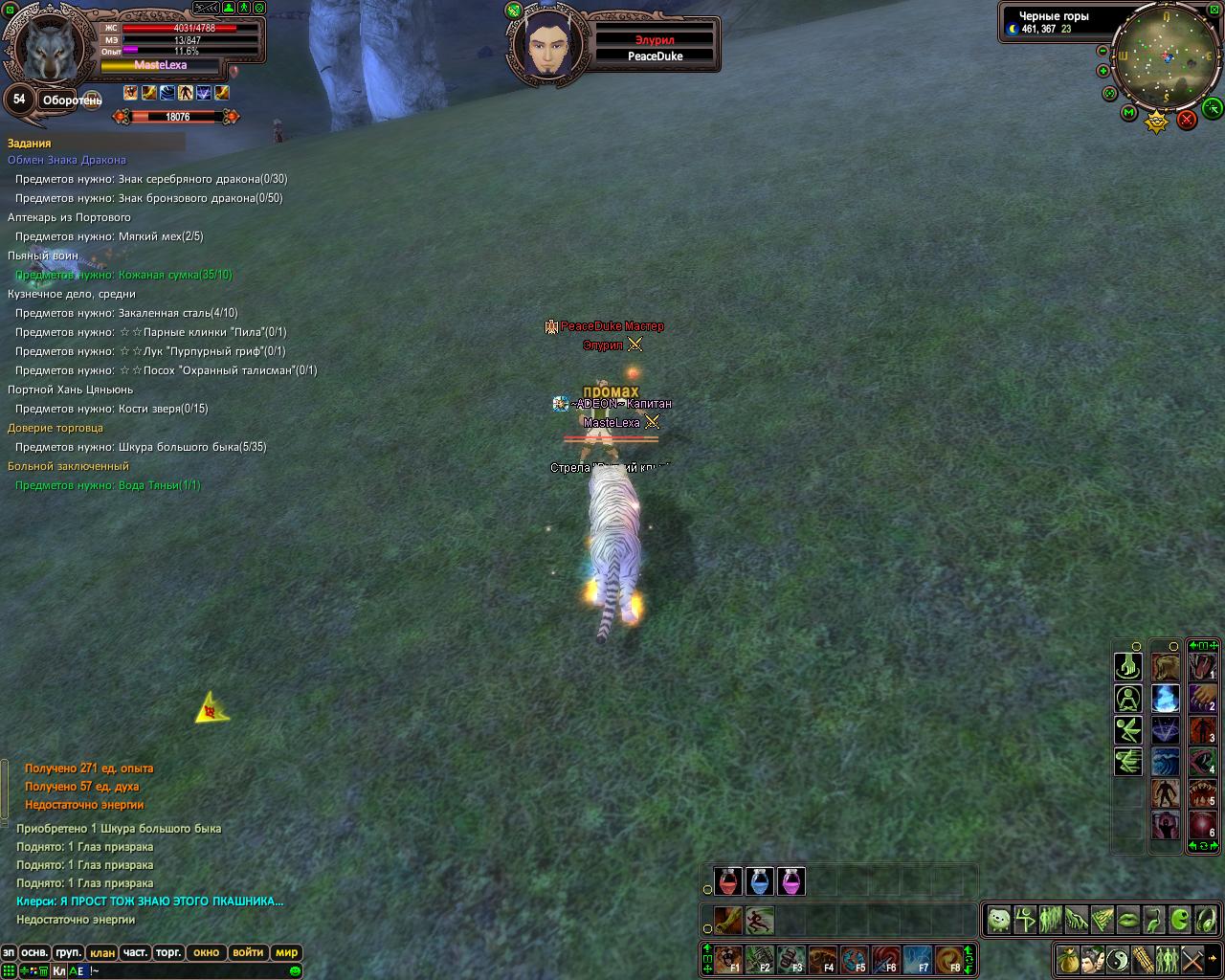Viewport: 1225px width, 980px height.
Task: Open the торг. trade chat tab
Action: 168,952
